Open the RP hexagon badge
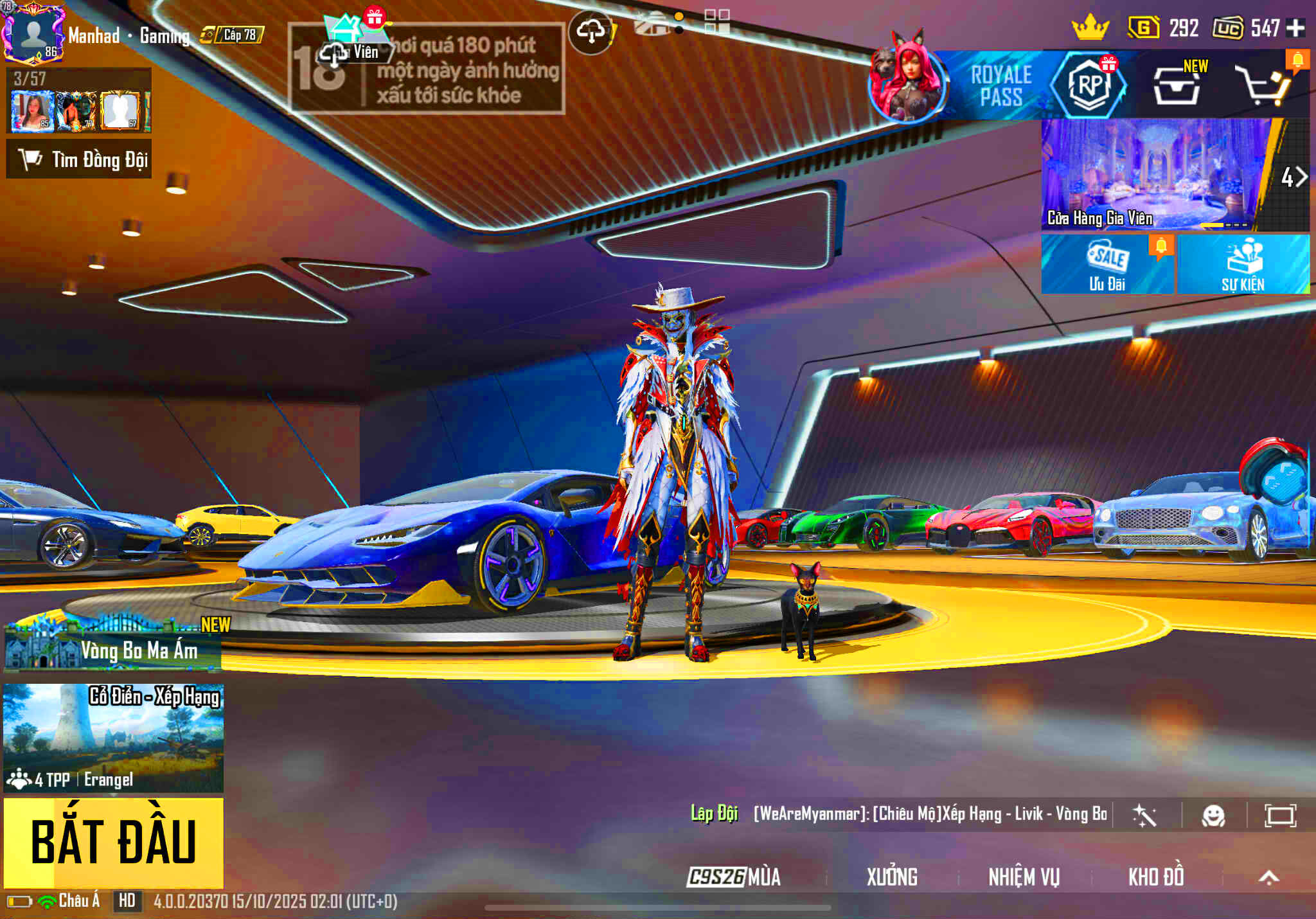This screenshot has height=919, width=1316. 1089,85
